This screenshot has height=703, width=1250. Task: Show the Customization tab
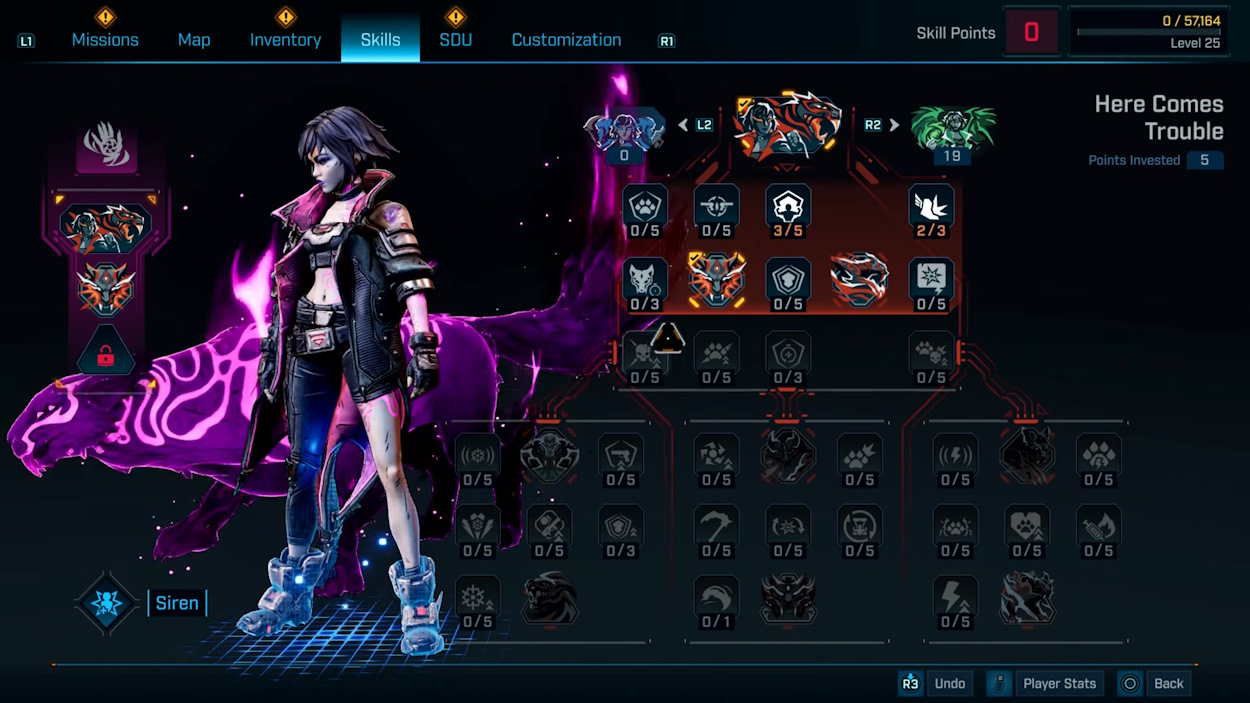click(x=566, y=40)
